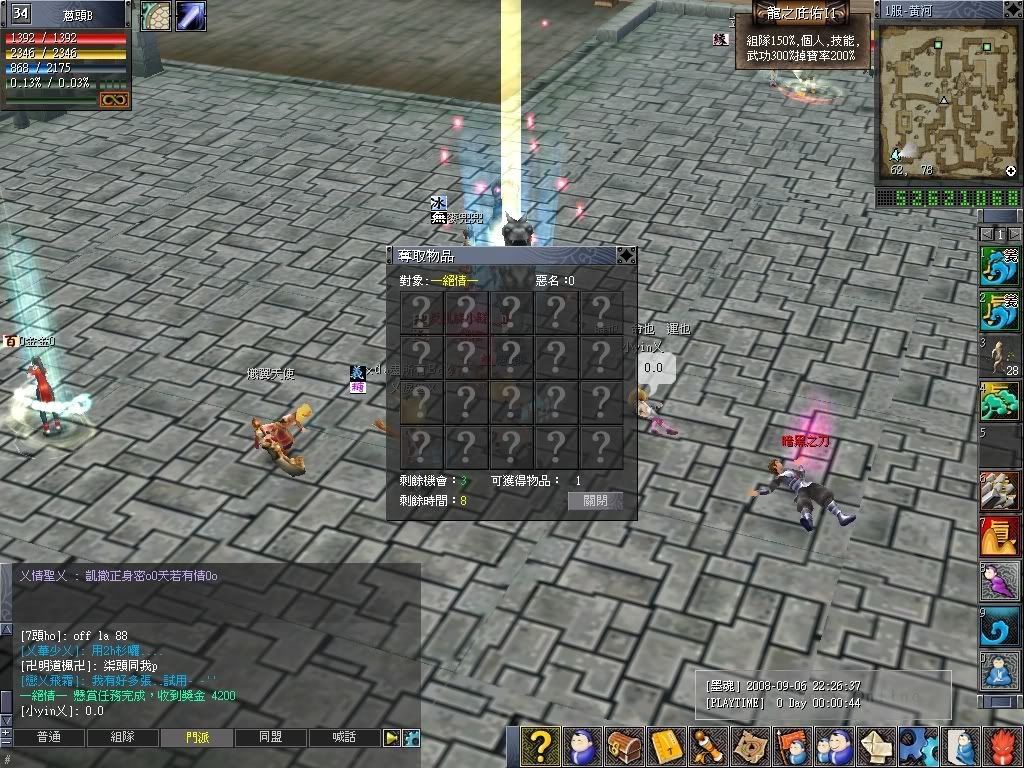Activate the green cloud skill in slot 4
Image resolution: width=1024 pixels, height=768 pixels.
point(1001,402)
